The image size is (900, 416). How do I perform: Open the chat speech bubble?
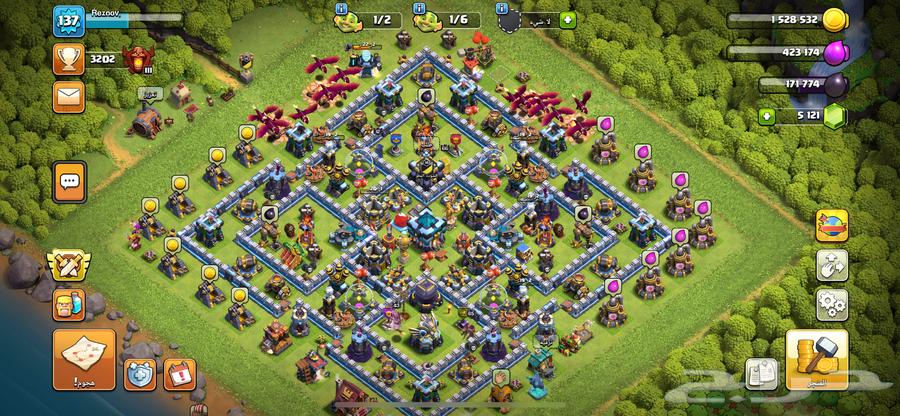pyautogui.click(x=69, y=181)
